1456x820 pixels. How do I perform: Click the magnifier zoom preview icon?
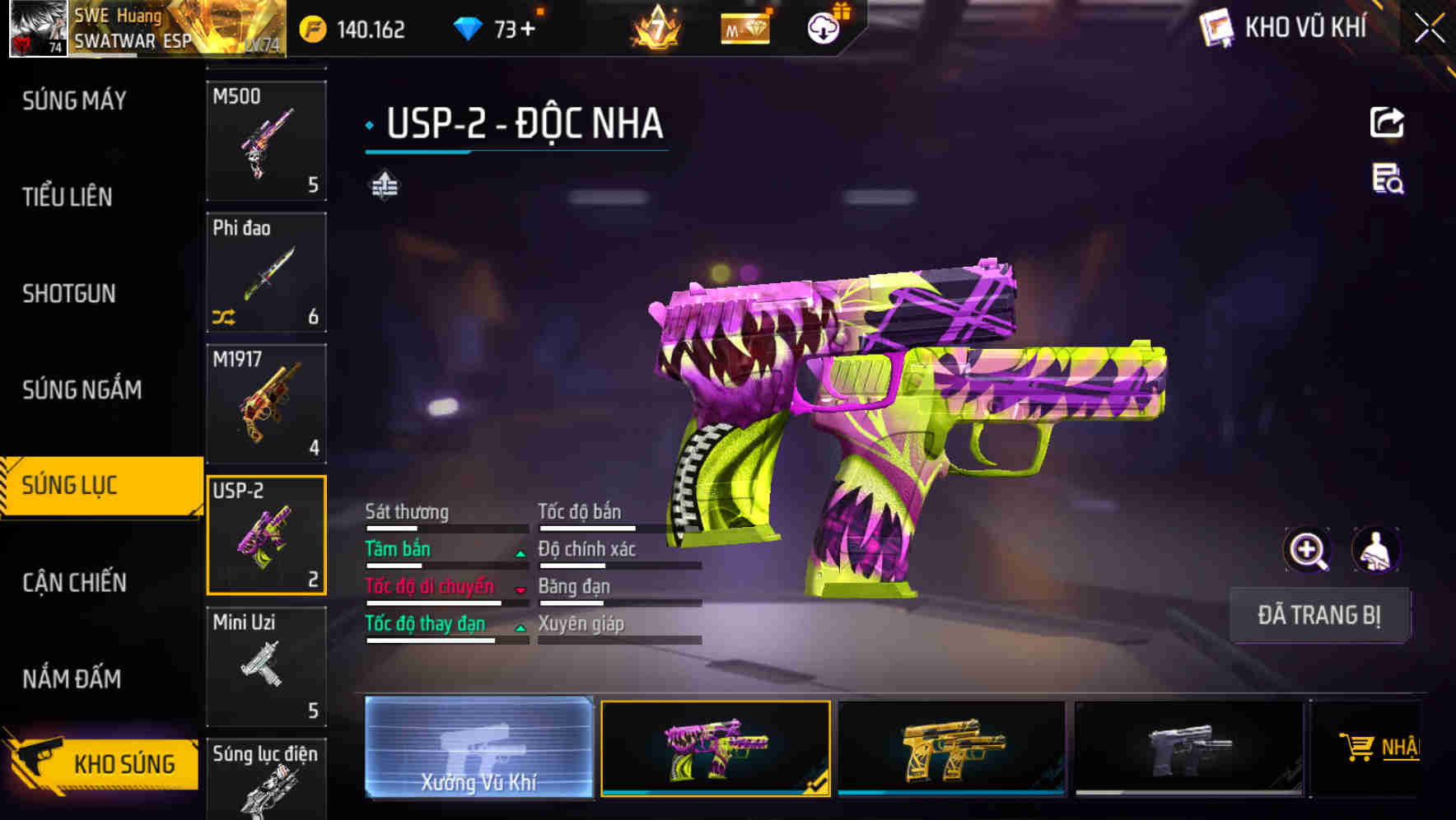click(1308, 549)
